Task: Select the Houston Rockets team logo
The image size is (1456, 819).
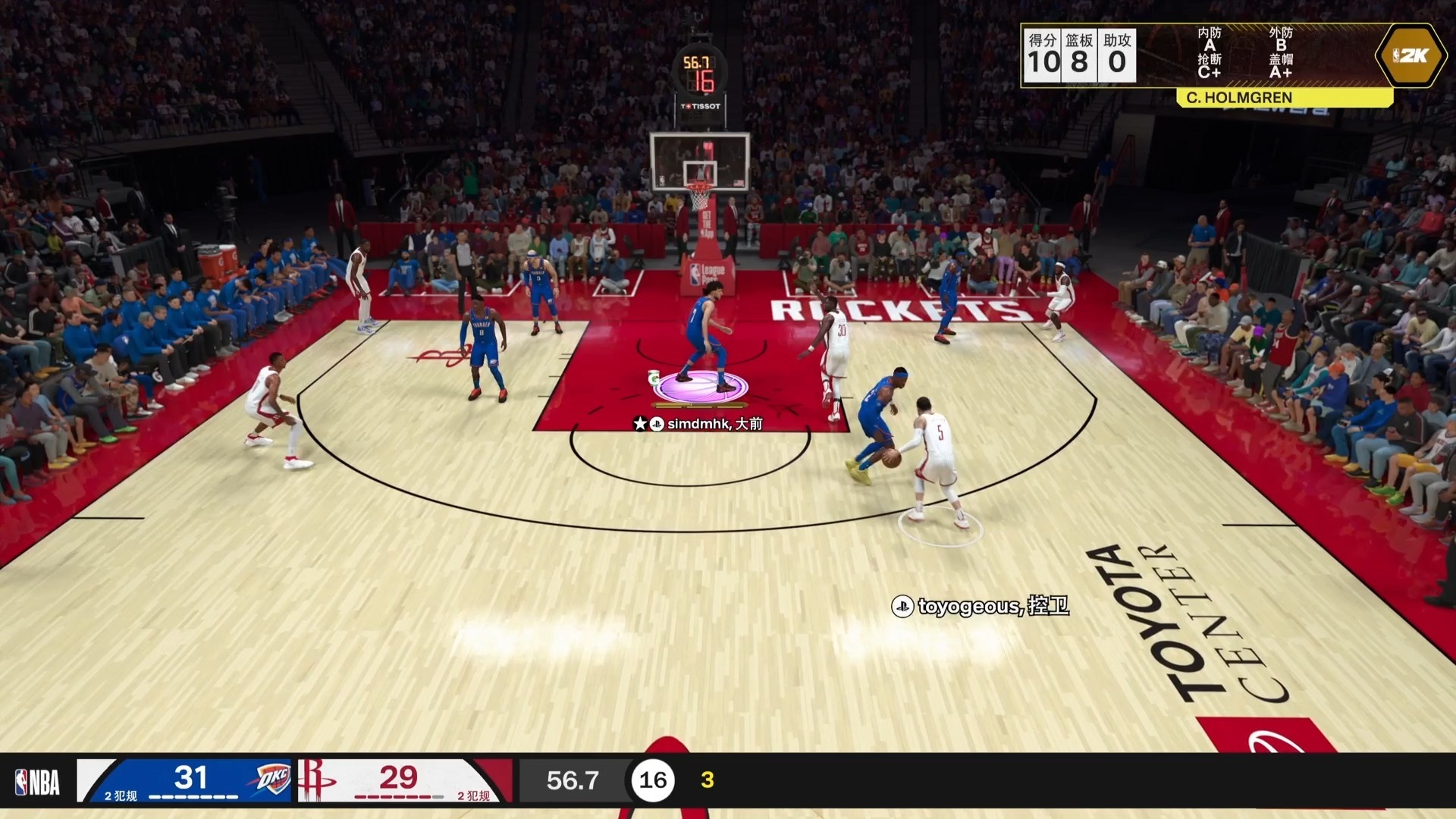Action: click(x=315, y=779)
